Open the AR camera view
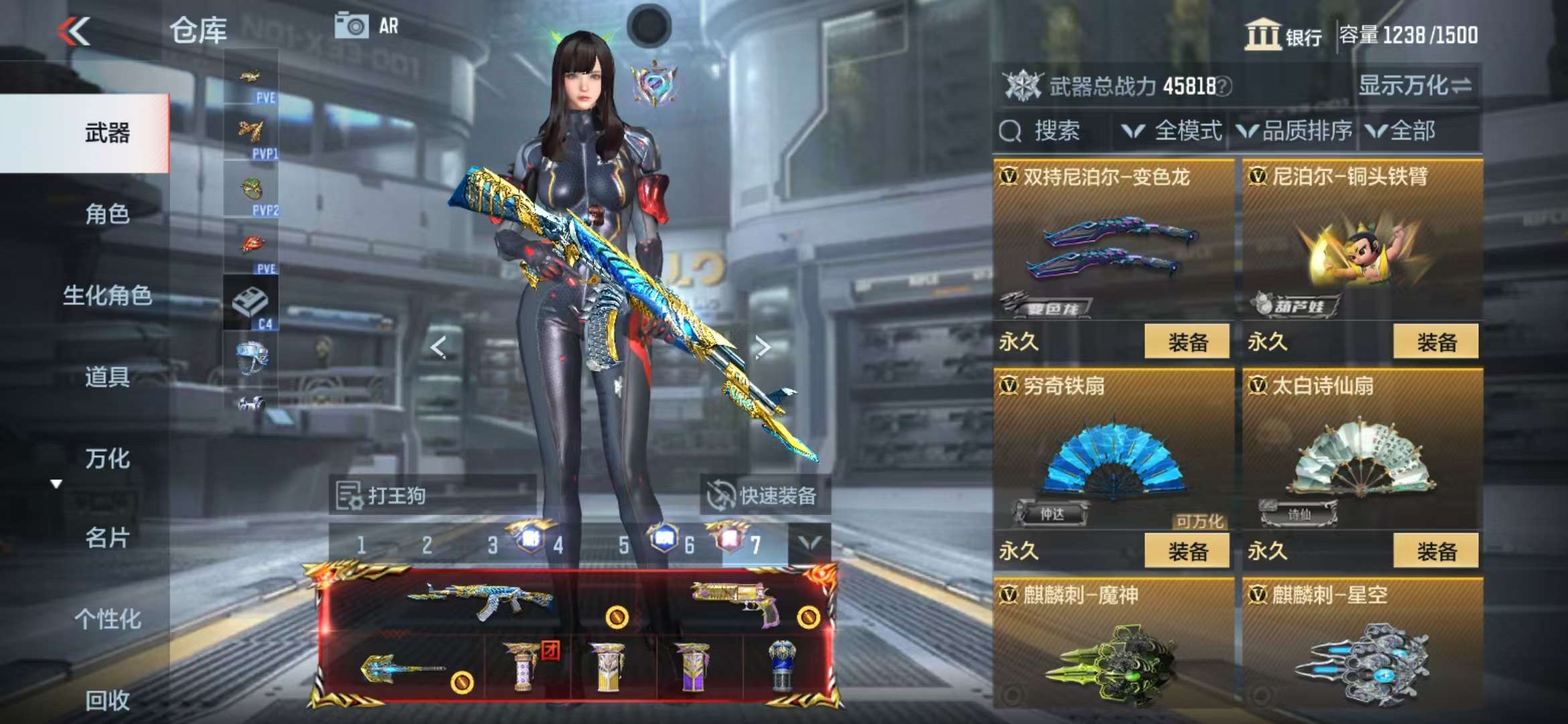Viewport: 1568px width, 724px height. click(x=367, y=26)
